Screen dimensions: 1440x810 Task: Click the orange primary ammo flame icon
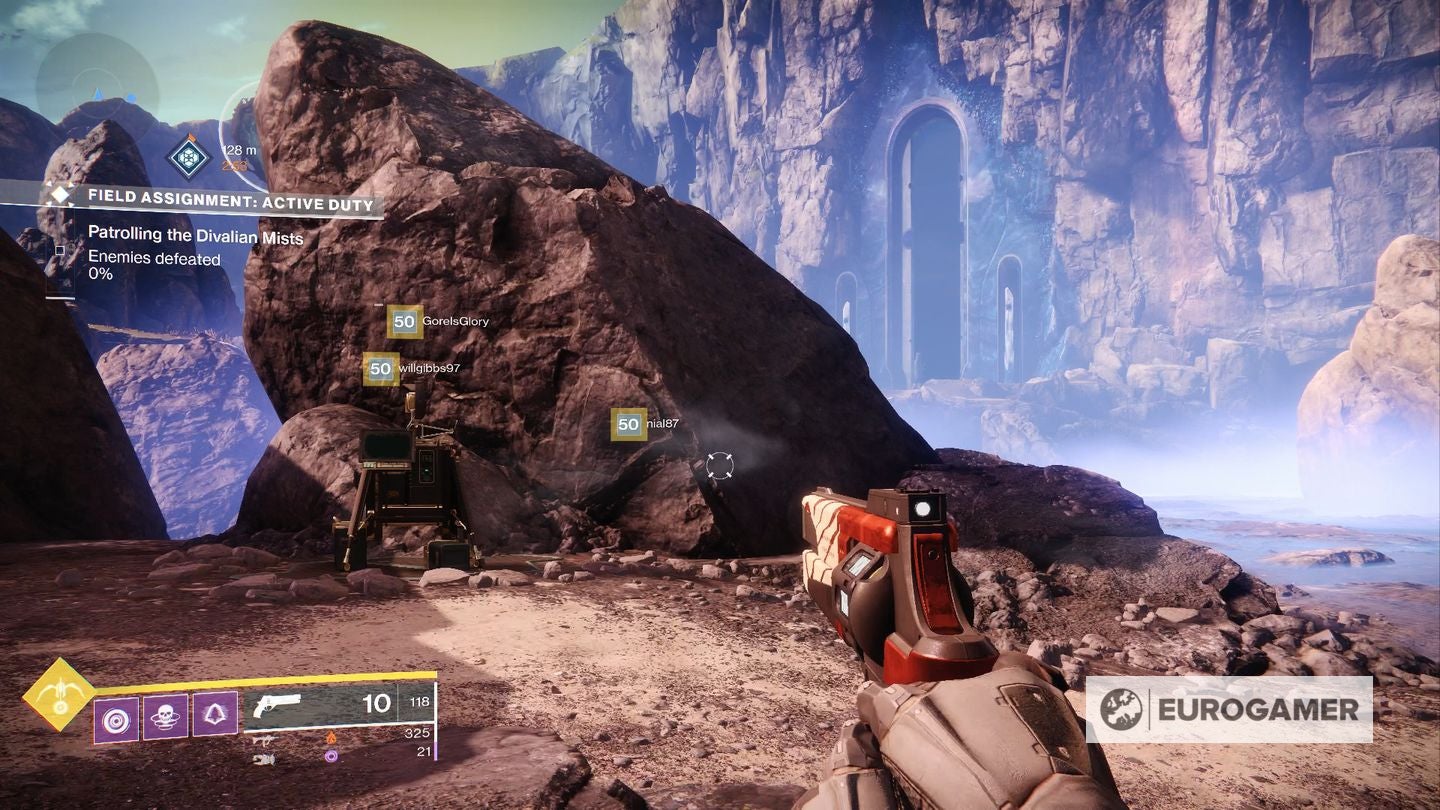[x=331, y=738]
